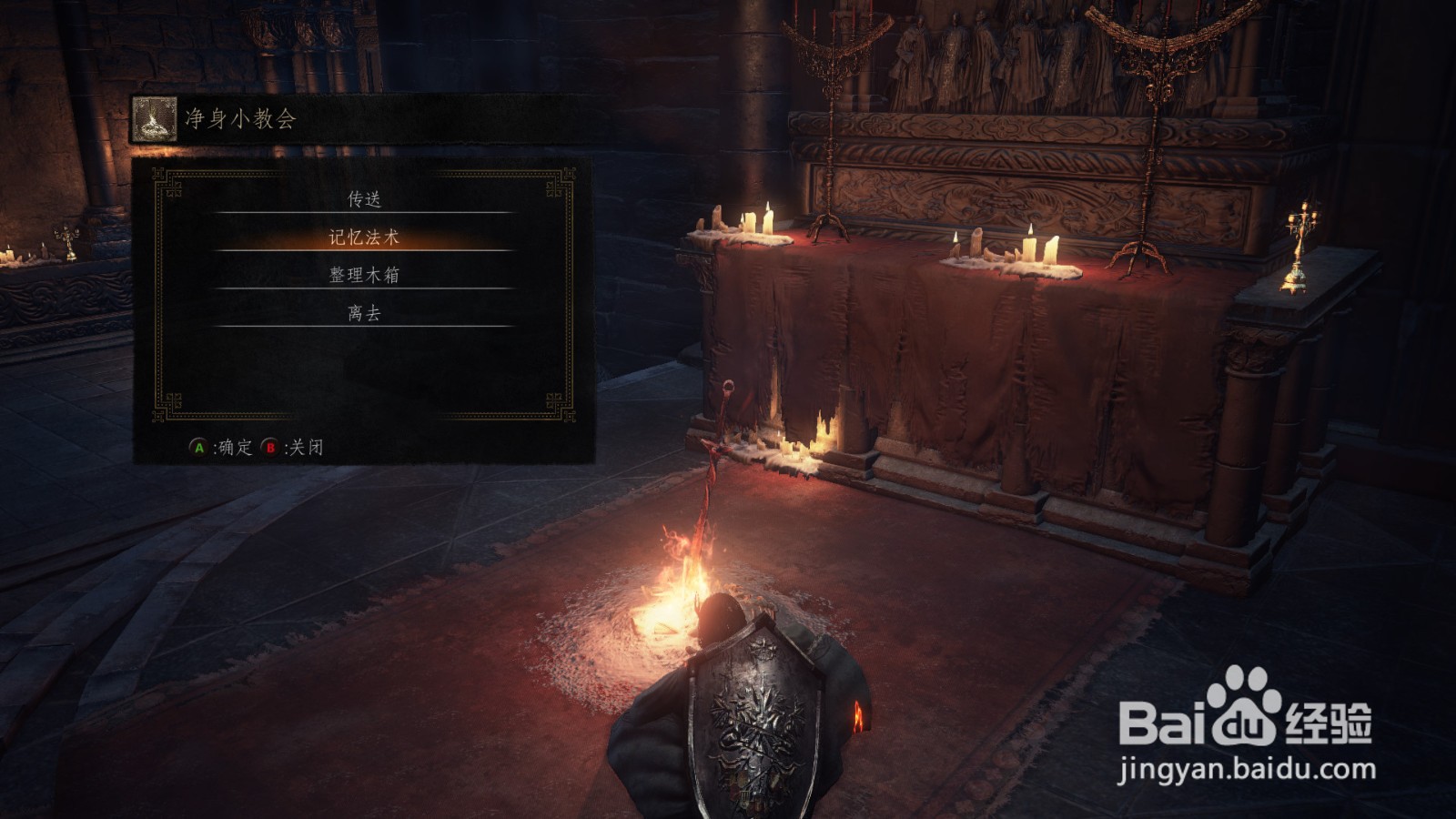The height and width of the screenshot is (819, 1456).
Task: Select 离去 to leave the bonfire
Action: coord(364,313)
